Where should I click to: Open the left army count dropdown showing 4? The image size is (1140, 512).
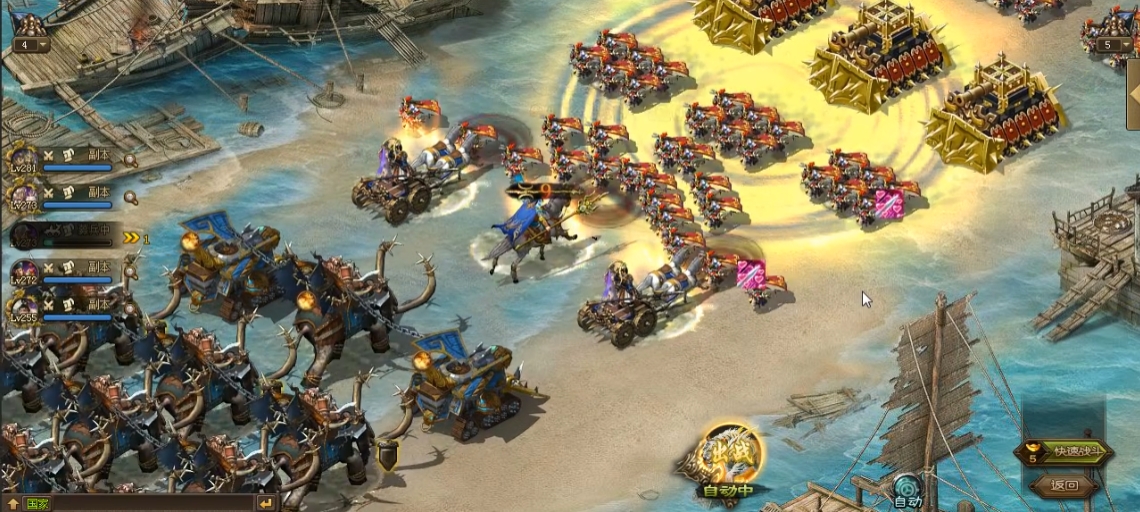pos(29,44)
